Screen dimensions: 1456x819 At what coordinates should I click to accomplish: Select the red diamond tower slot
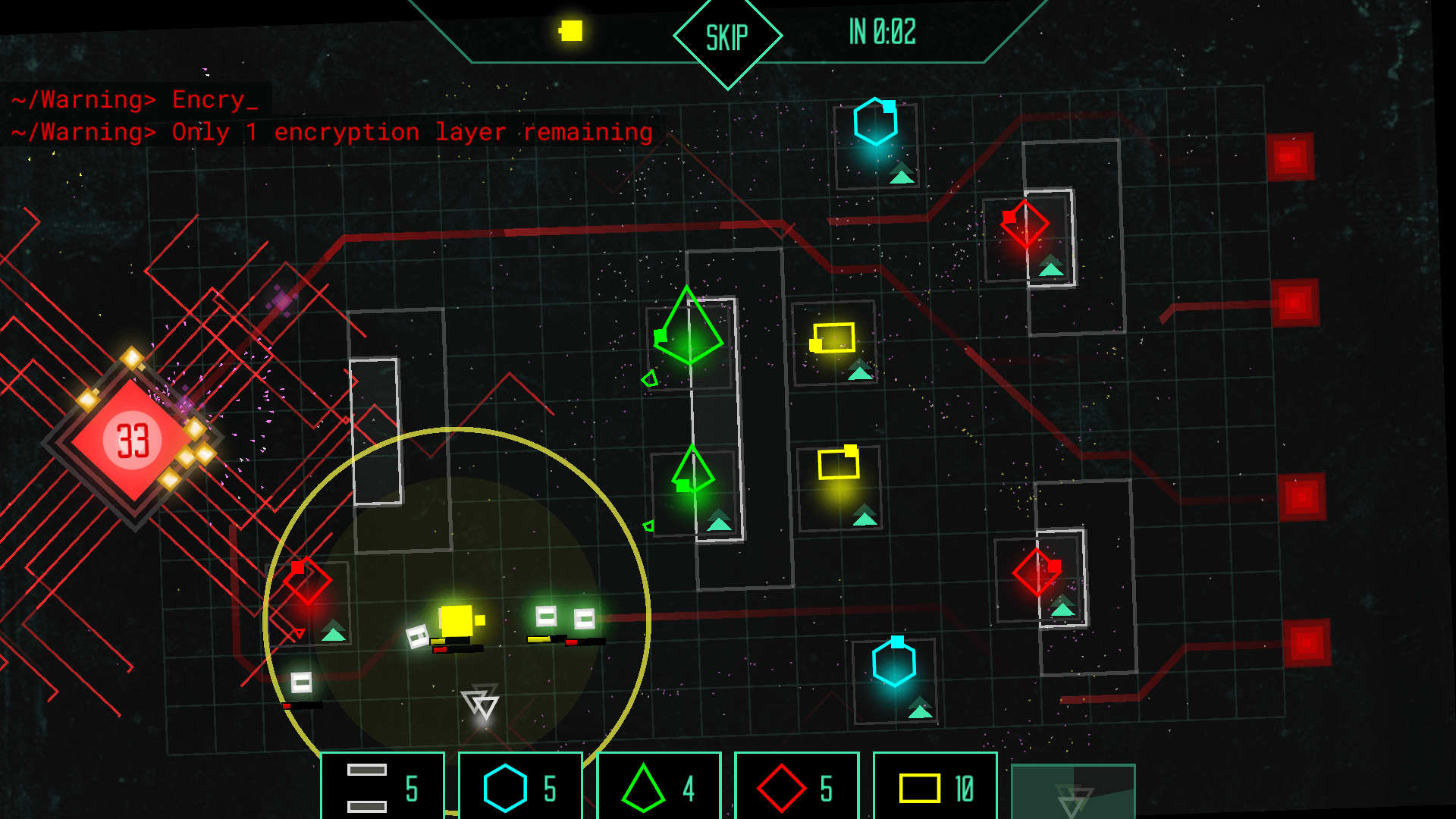pyautogui.click(x=796, y=787)
